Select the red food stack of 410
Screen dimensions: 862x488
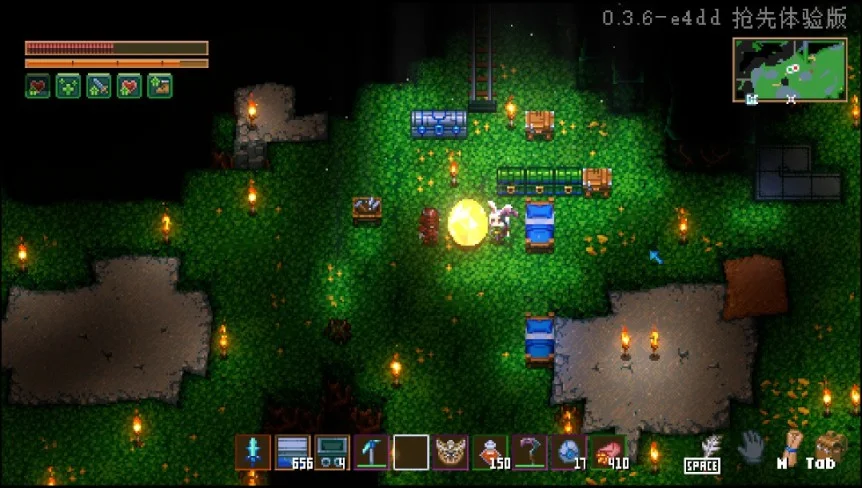[x=608, y=452]
